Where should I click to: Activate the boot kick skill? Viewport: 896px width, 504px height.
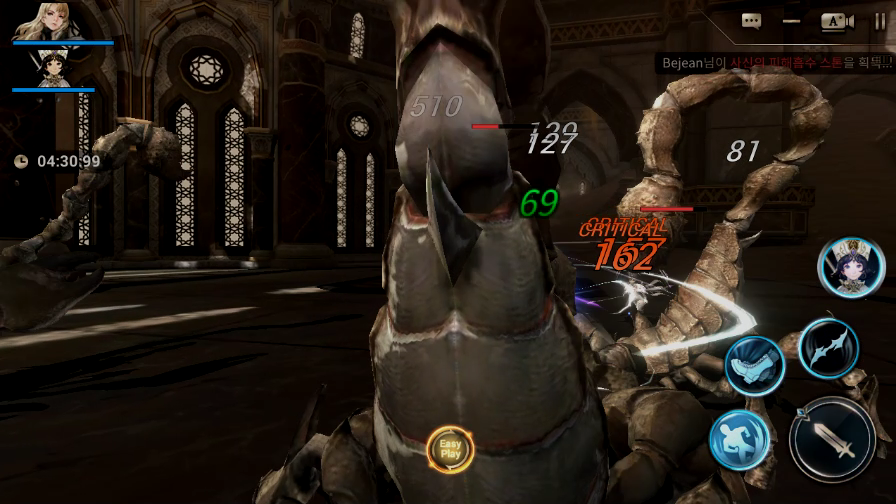(752, 365)
